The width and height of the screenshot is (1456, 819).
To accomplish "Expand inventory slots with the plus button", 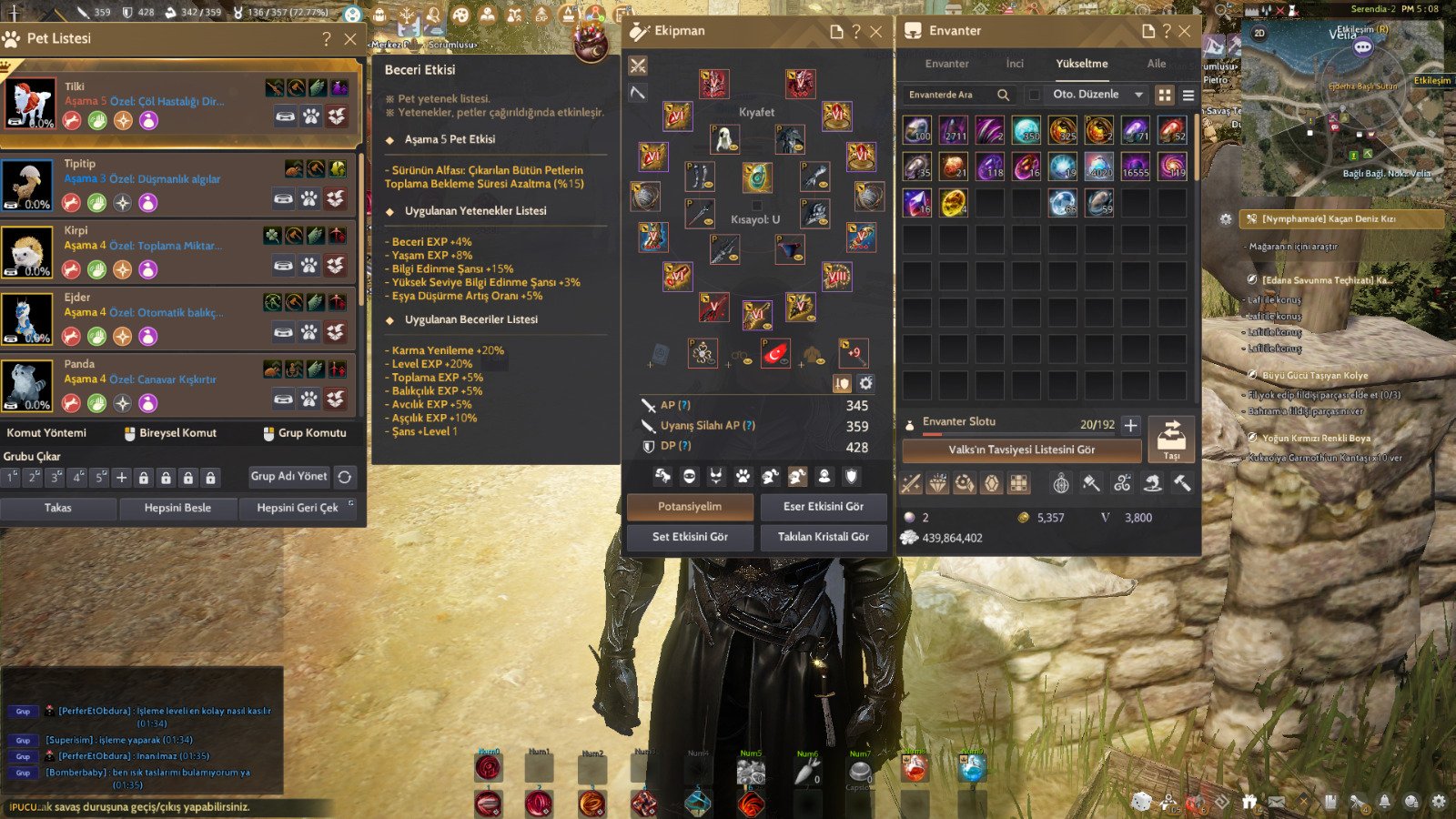I will (x=1130, y=425).
